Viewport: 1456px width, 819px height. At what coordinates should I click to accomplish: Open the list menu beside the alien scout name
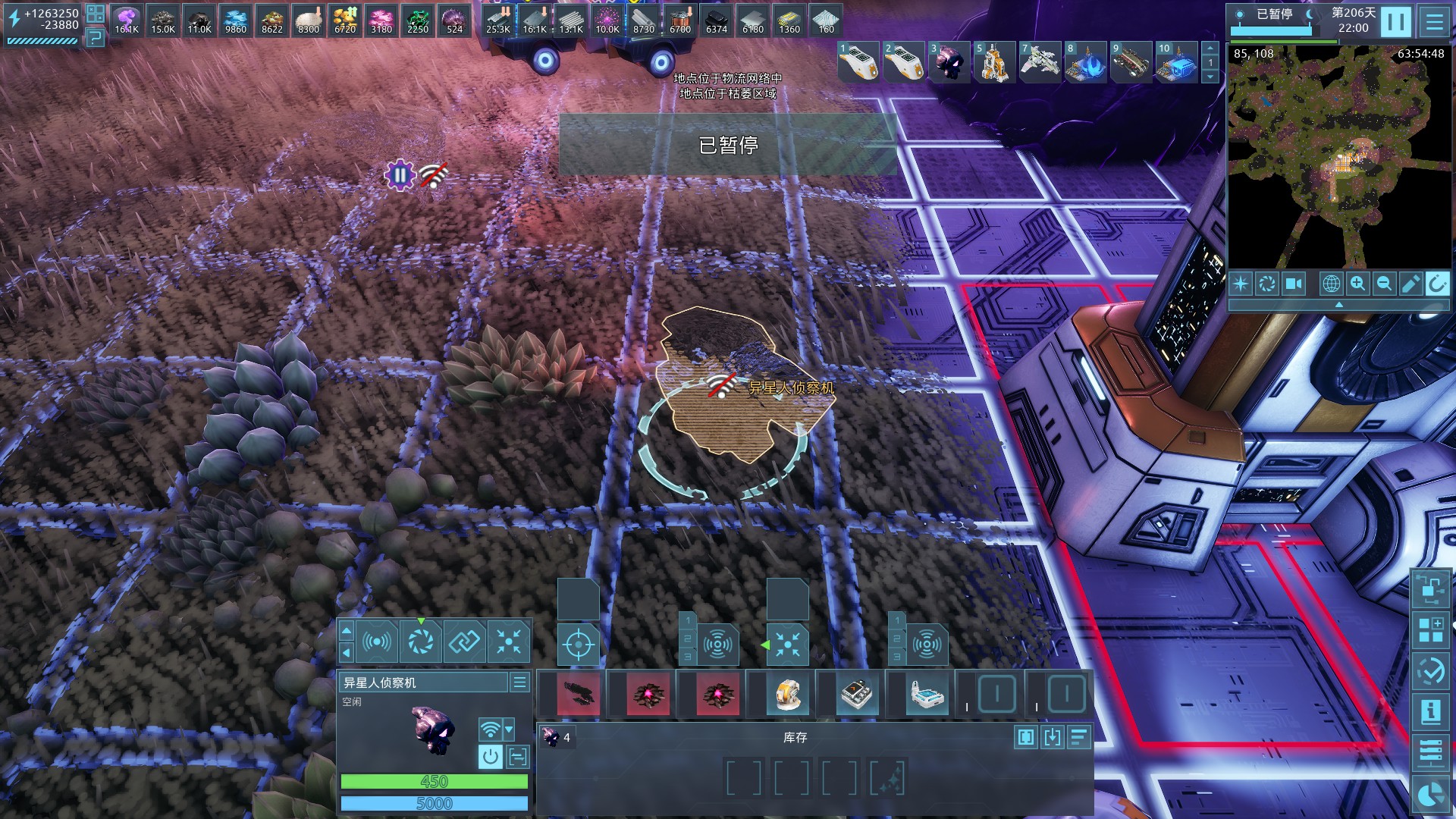coord(519,682)
